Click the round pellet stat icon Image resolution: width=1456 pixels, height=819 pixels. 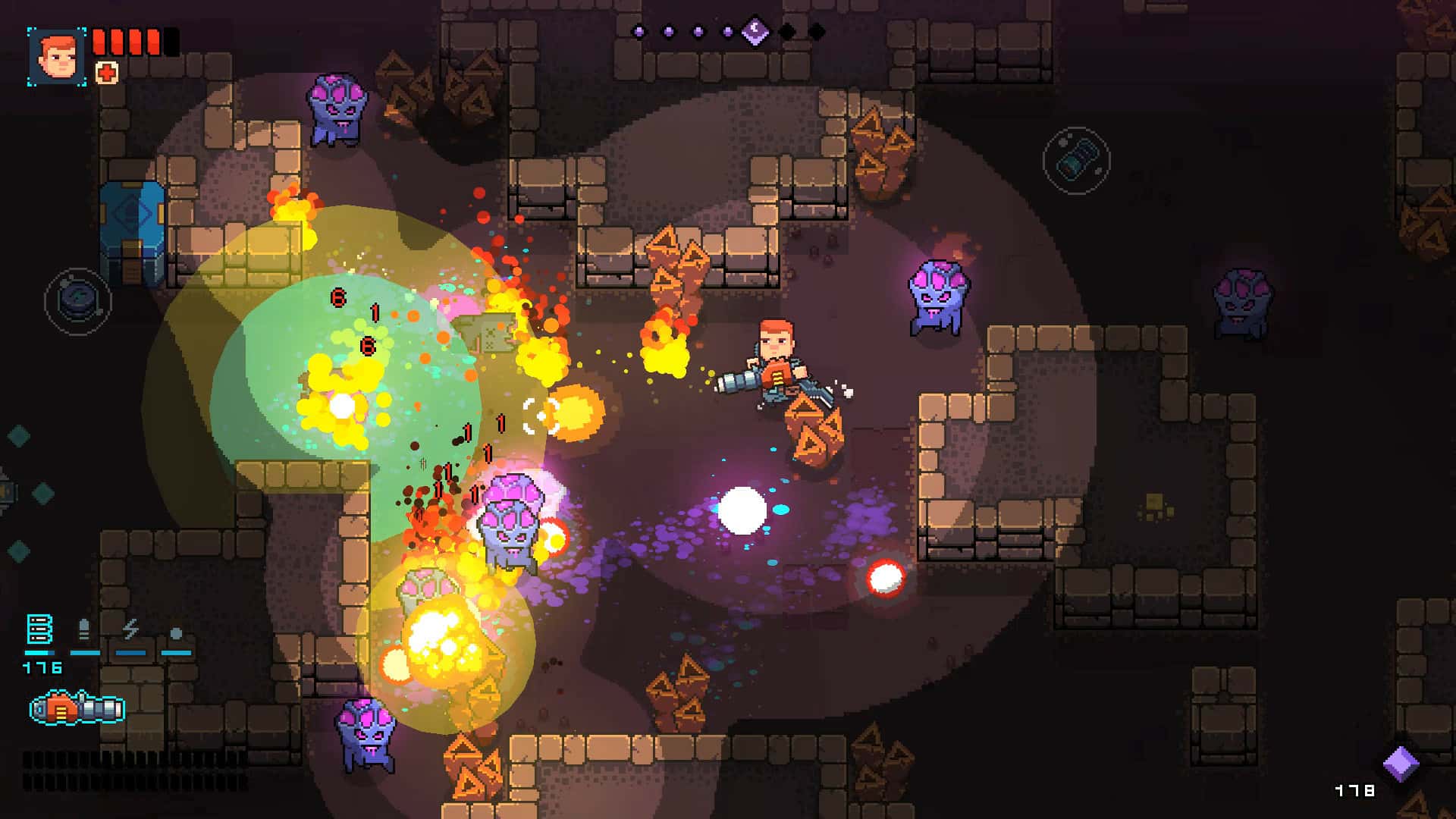[176, 631]
